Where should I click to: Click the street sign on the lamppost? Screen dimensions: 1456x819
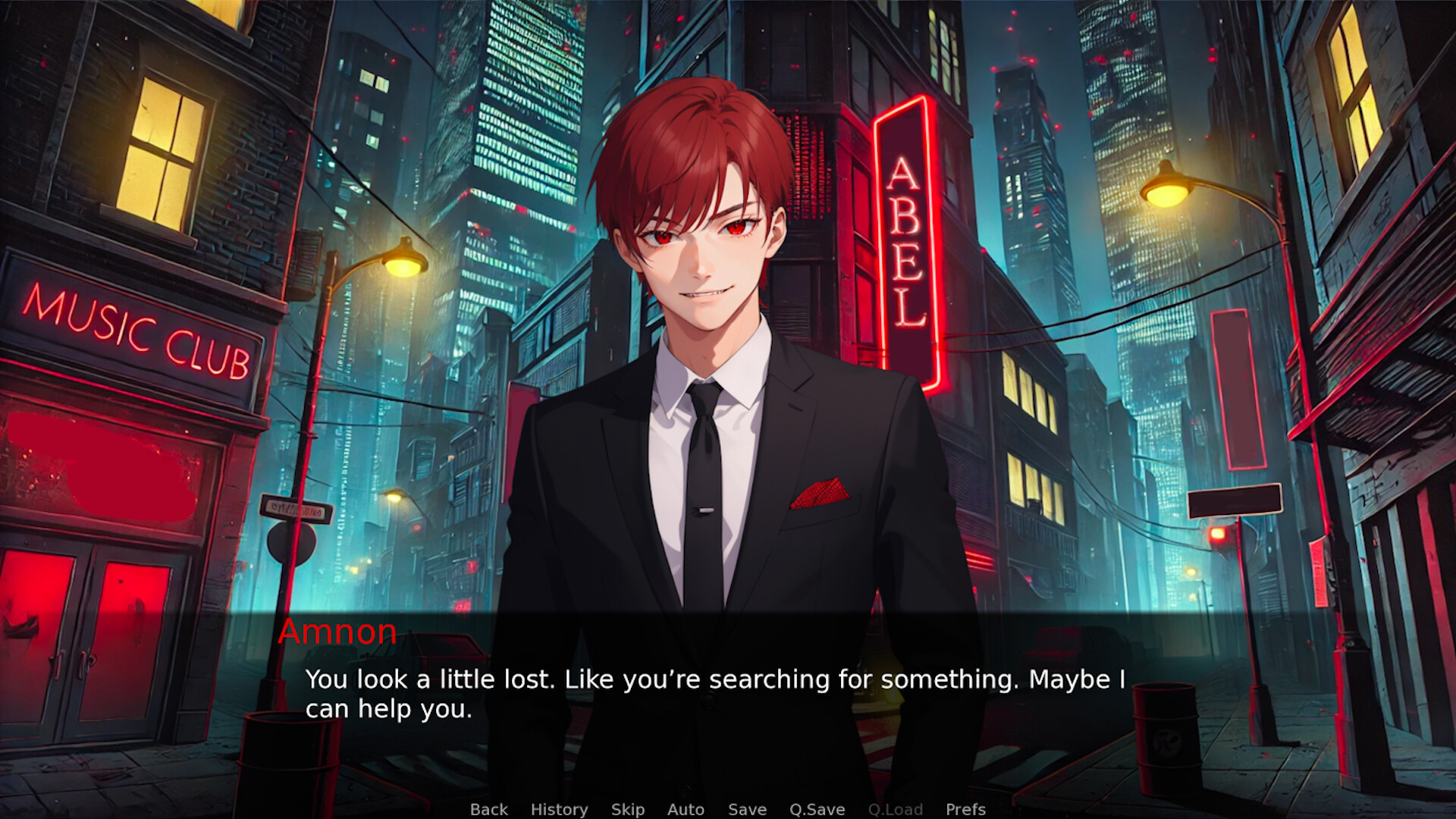[x=297, y=507]
